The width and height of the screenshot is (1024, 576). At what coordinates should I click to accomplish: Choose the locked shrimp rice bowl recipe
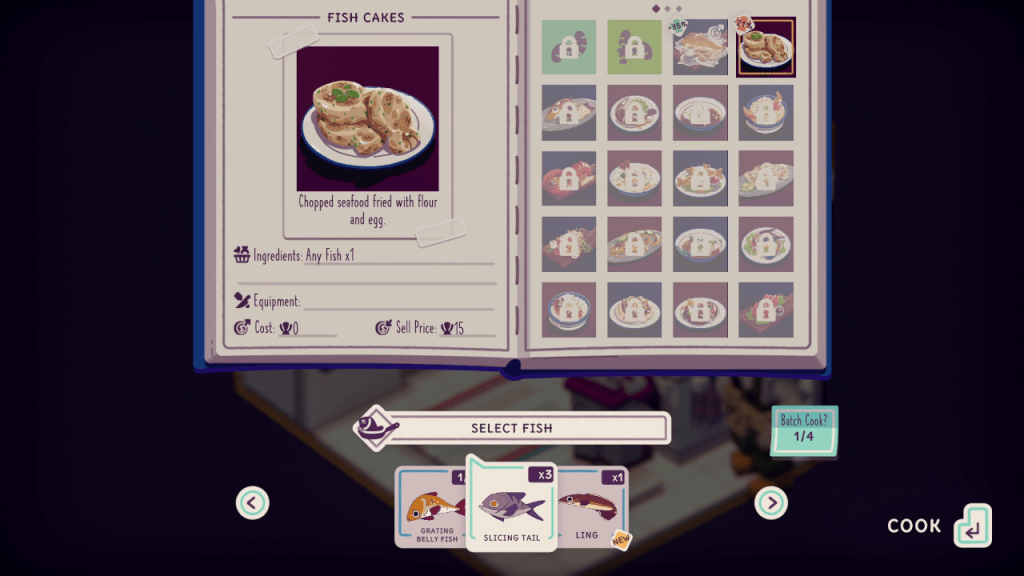coord(765,112)
